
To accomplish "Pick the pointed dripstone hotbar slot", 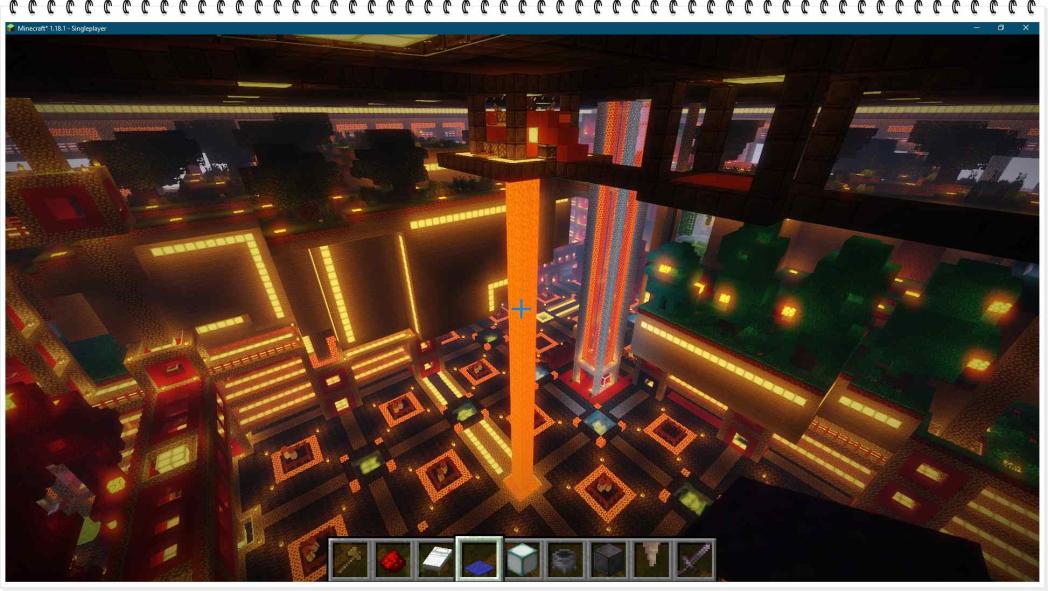I will click(651, 560).
